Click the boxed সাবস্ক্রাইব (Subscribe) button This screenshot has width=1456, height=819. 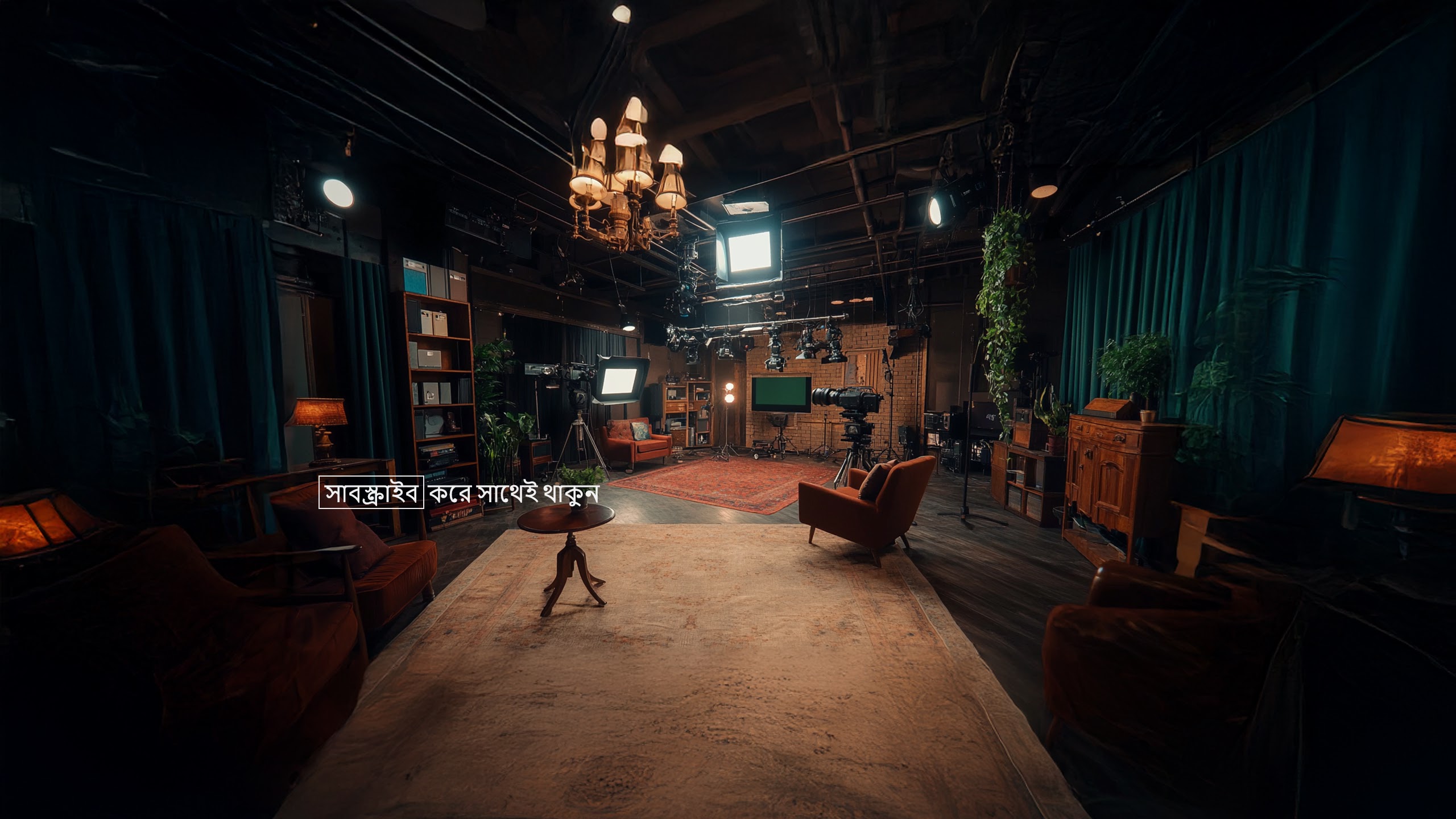tap(371, 493)
